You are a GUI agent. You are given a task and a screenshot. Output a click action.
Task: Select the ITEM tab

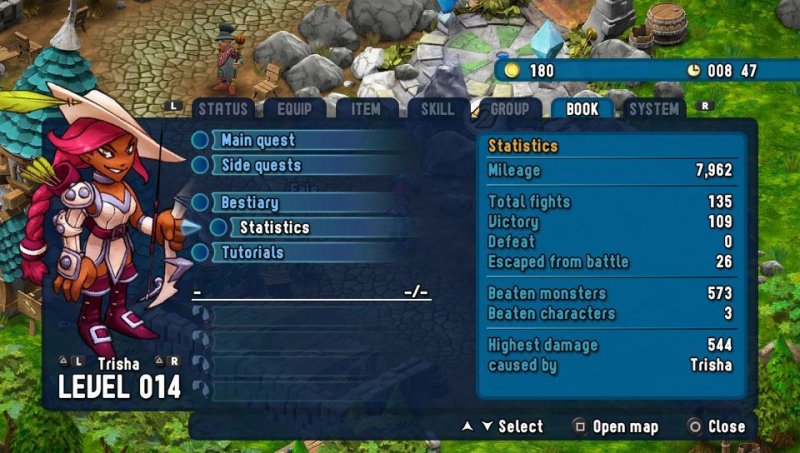coord(363,109)
